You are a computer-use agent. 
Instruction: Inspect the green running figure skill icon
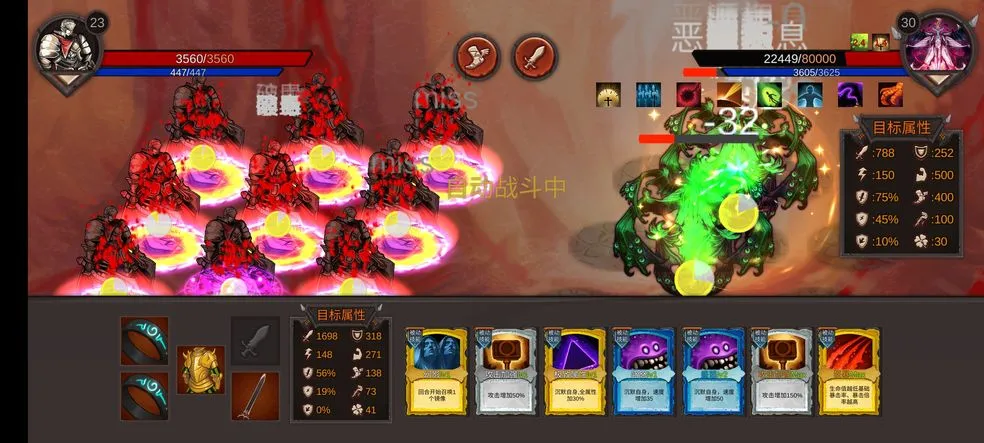[x=770, y=95]
